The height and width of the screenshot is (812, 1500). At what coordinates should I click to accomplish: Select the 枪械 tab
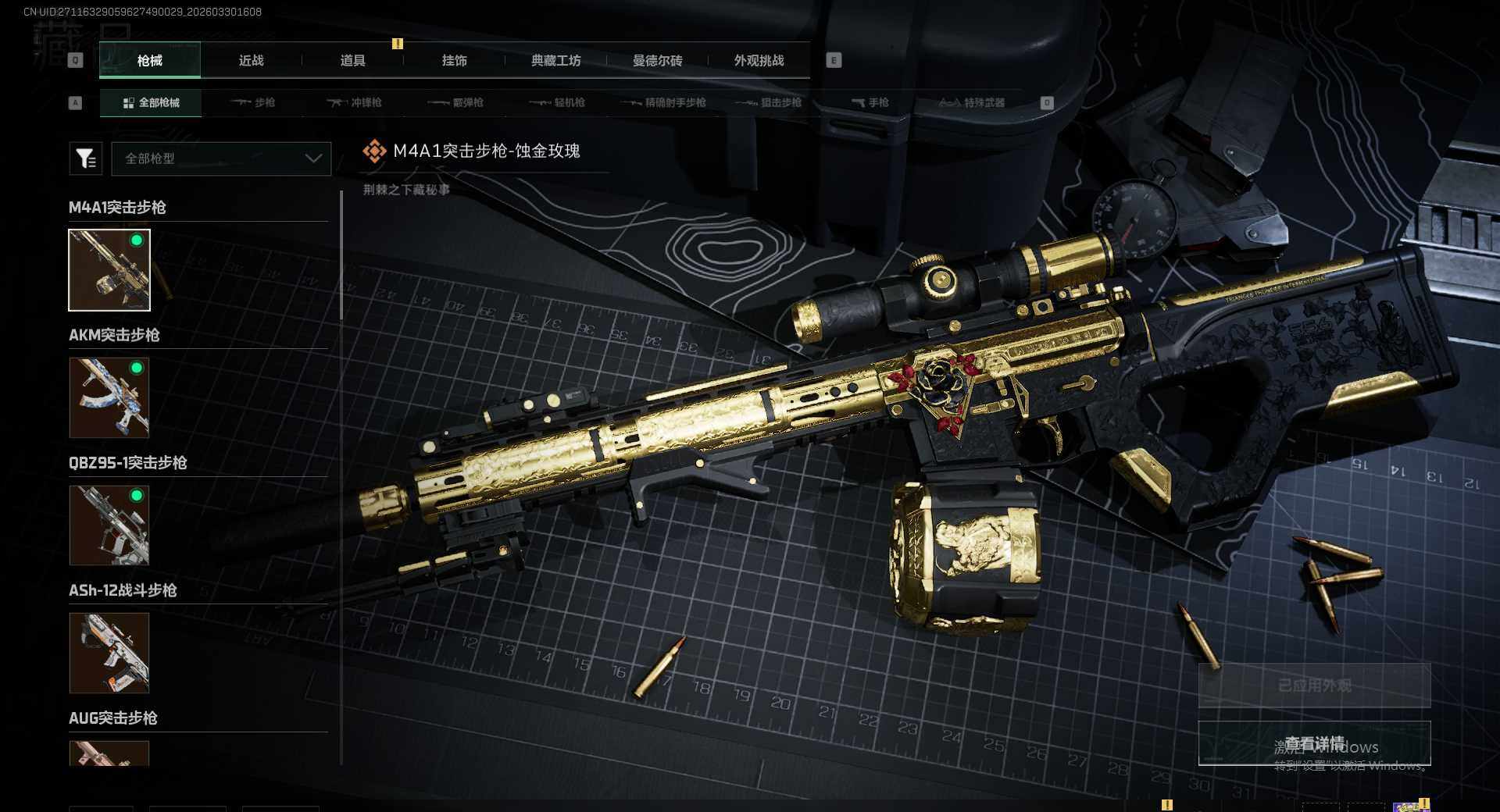(149, 61)
